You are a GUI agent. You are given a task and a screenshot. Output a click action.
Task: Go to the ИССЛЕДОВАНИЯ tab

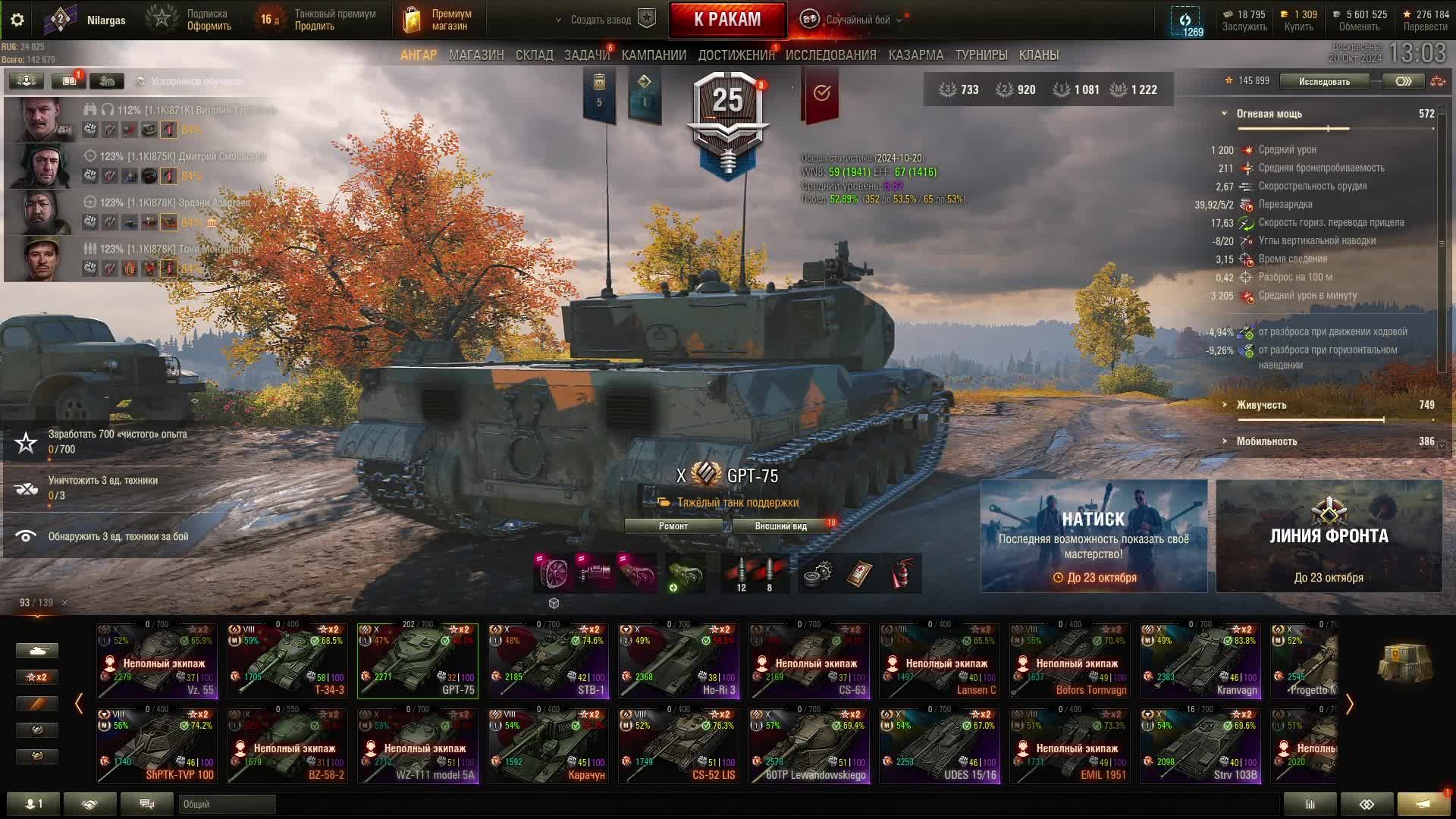(830, 55)
